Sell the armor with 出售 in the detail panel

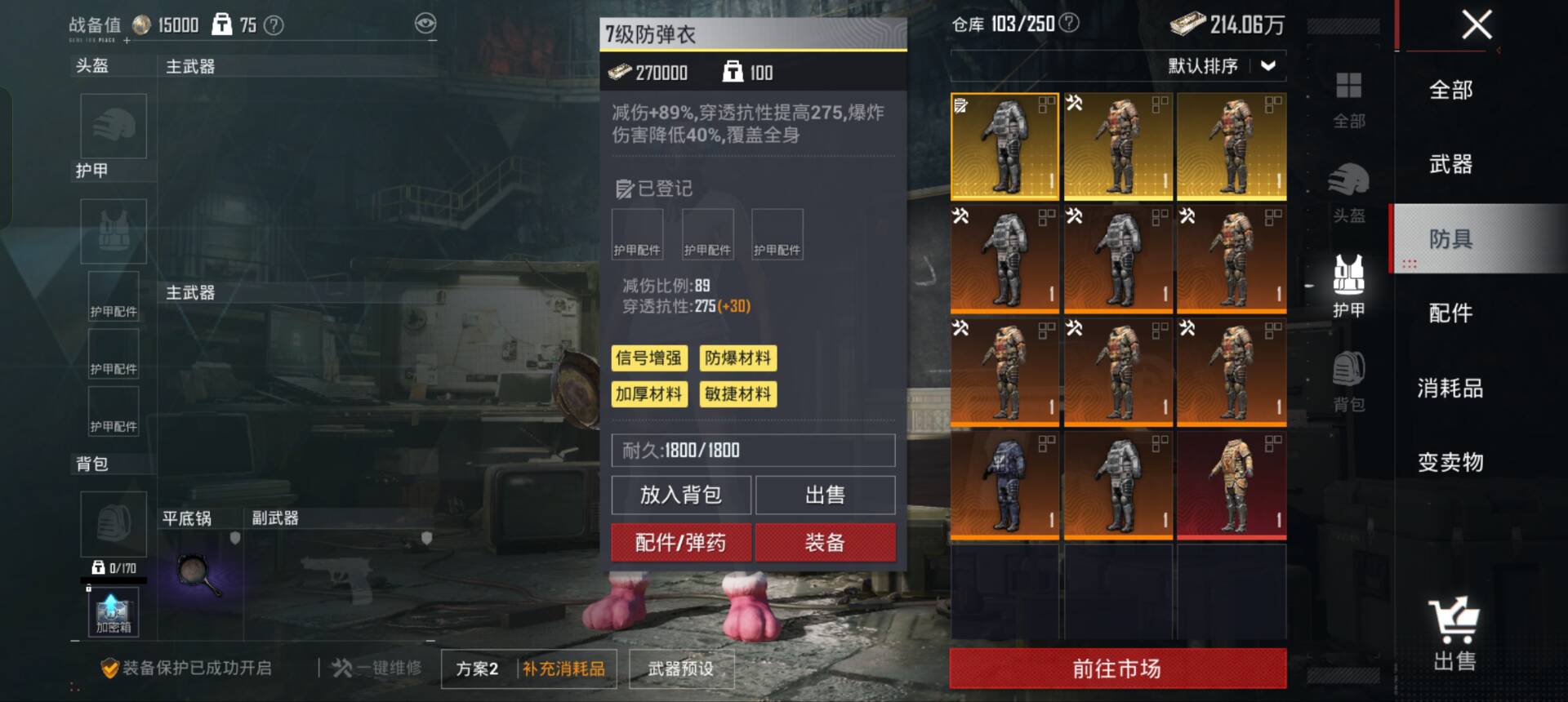point(825,495)
